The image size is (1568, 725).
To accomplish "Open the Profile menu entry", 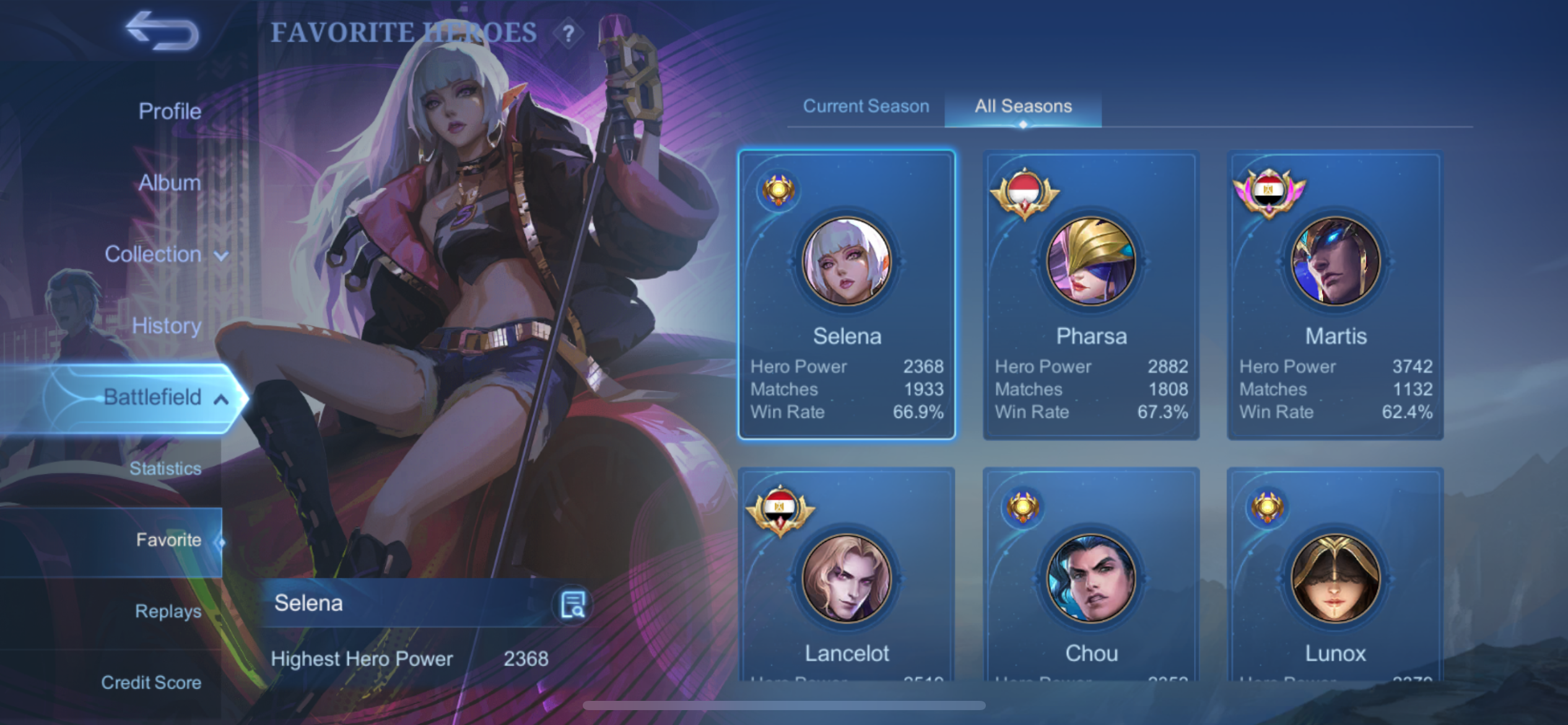I will tap(170, 112).
